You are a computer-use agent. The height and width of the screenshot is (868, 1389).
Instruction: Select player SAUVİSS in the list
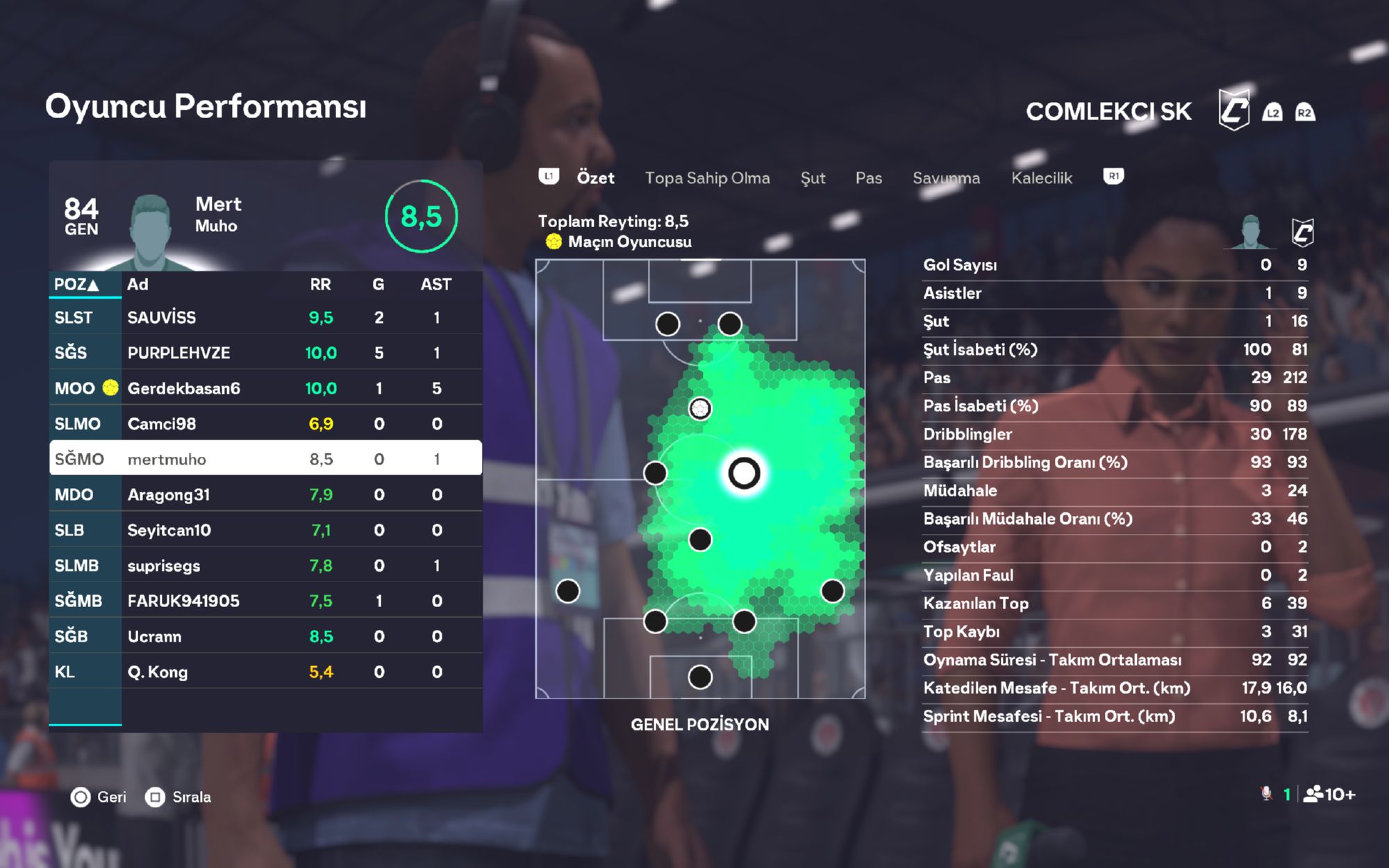(x=265, y=317)
